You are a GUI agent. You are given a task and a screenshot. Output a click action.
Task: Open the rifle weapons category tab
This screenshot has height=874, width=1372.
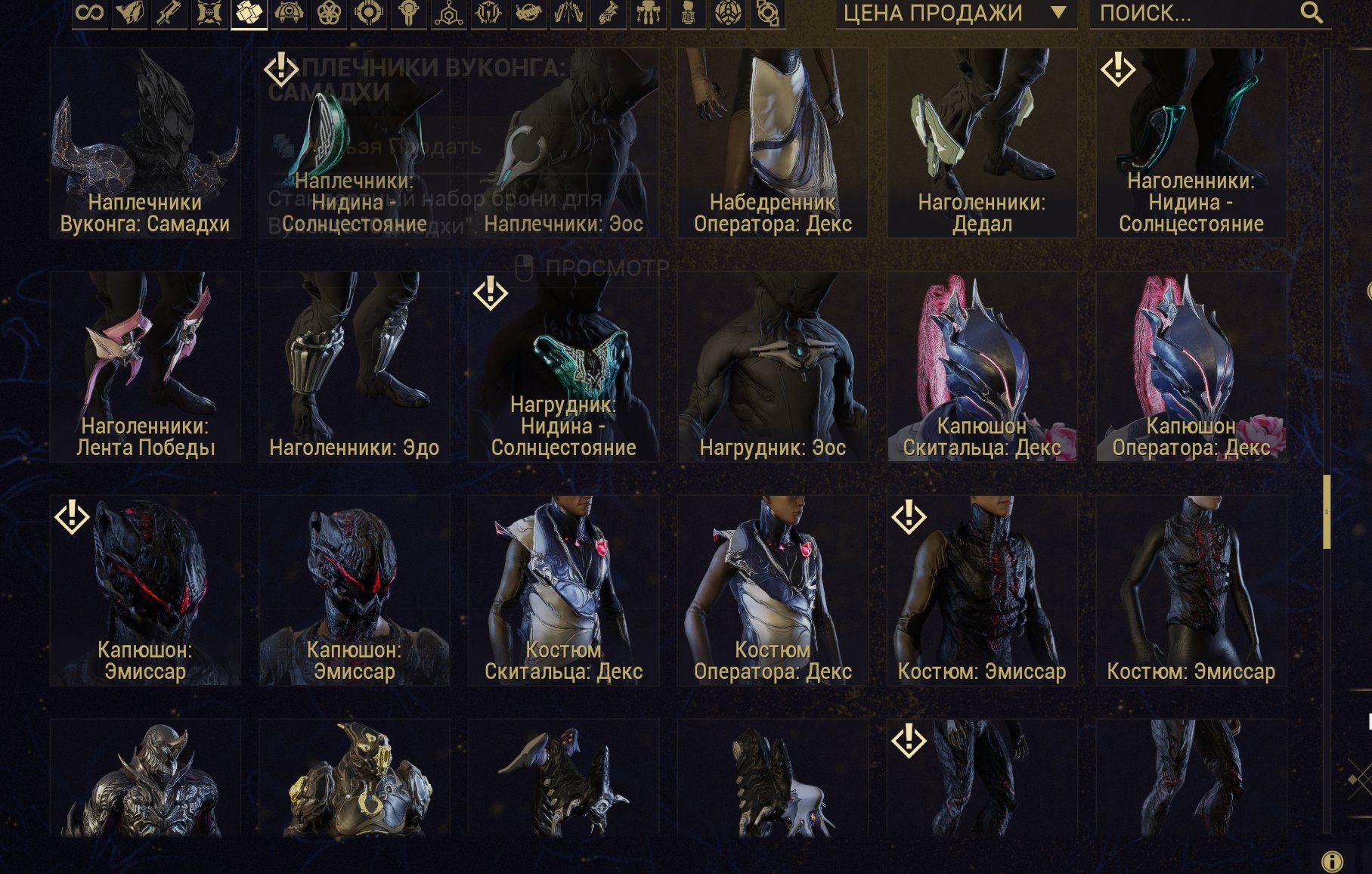[x=169, y=13]
